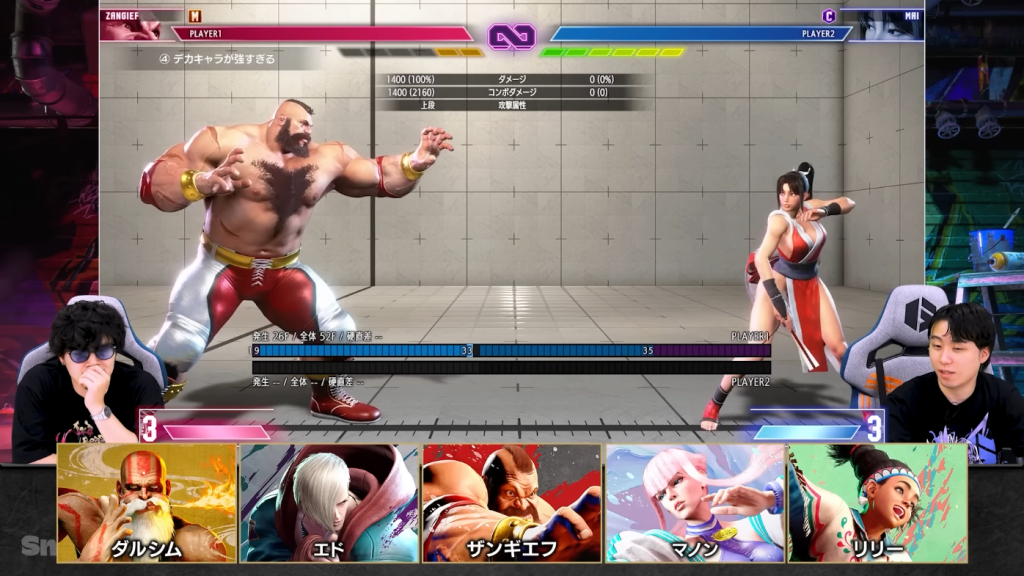Pick the ザンギエフ character card

[512, 503]
